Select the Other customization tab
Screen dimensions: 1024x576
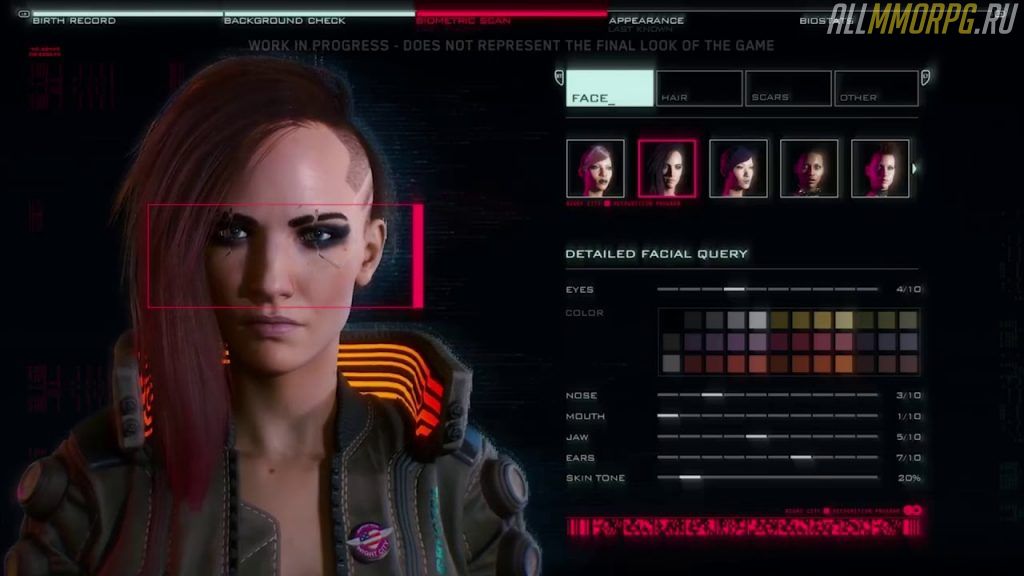click(876, 88)
